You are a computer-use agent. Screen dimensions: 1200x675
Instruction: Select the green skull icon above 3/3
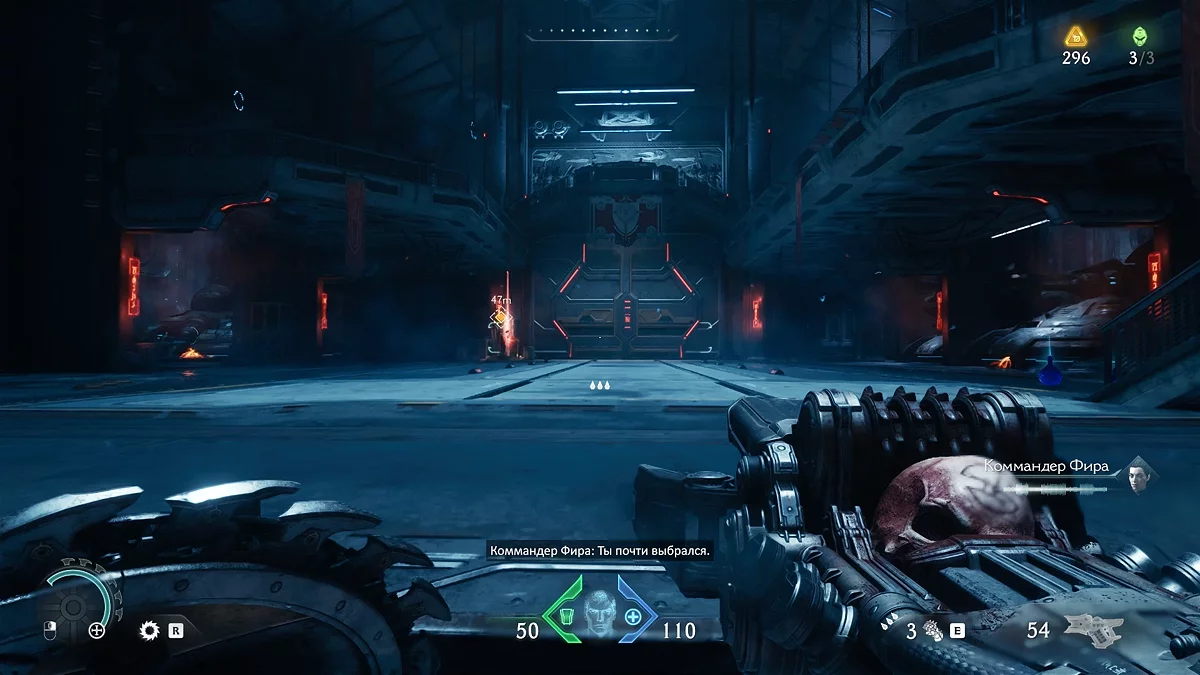coord(1140,37)
